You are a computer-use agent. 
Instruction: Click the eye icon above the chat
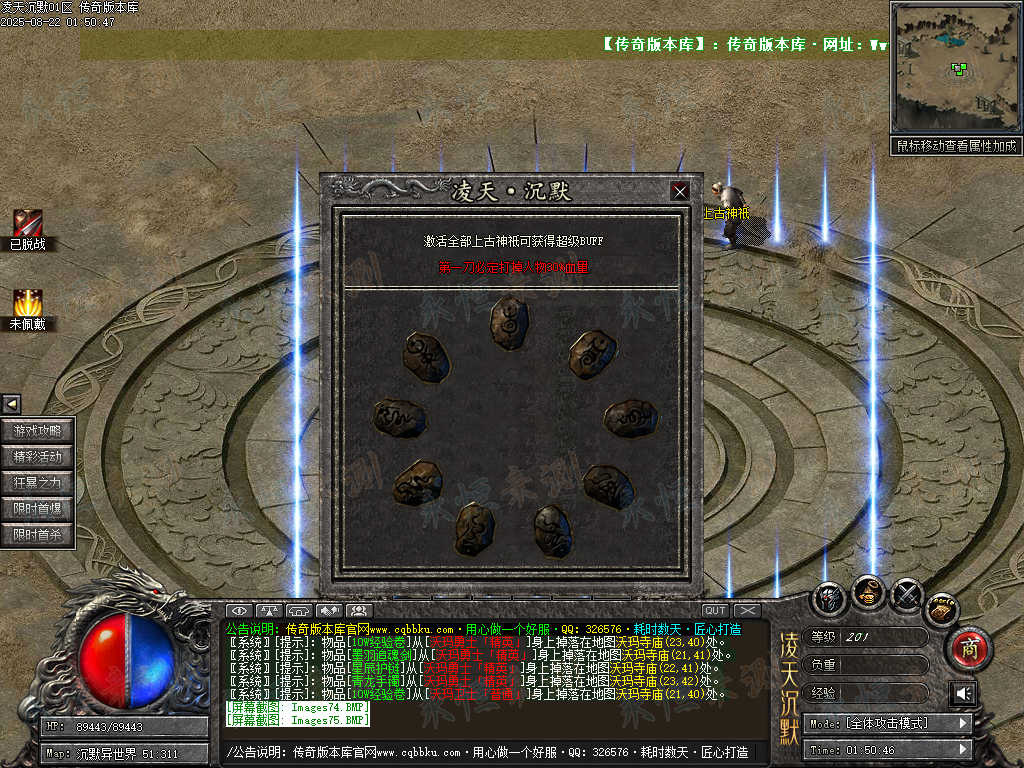click(x=238, y=610)
